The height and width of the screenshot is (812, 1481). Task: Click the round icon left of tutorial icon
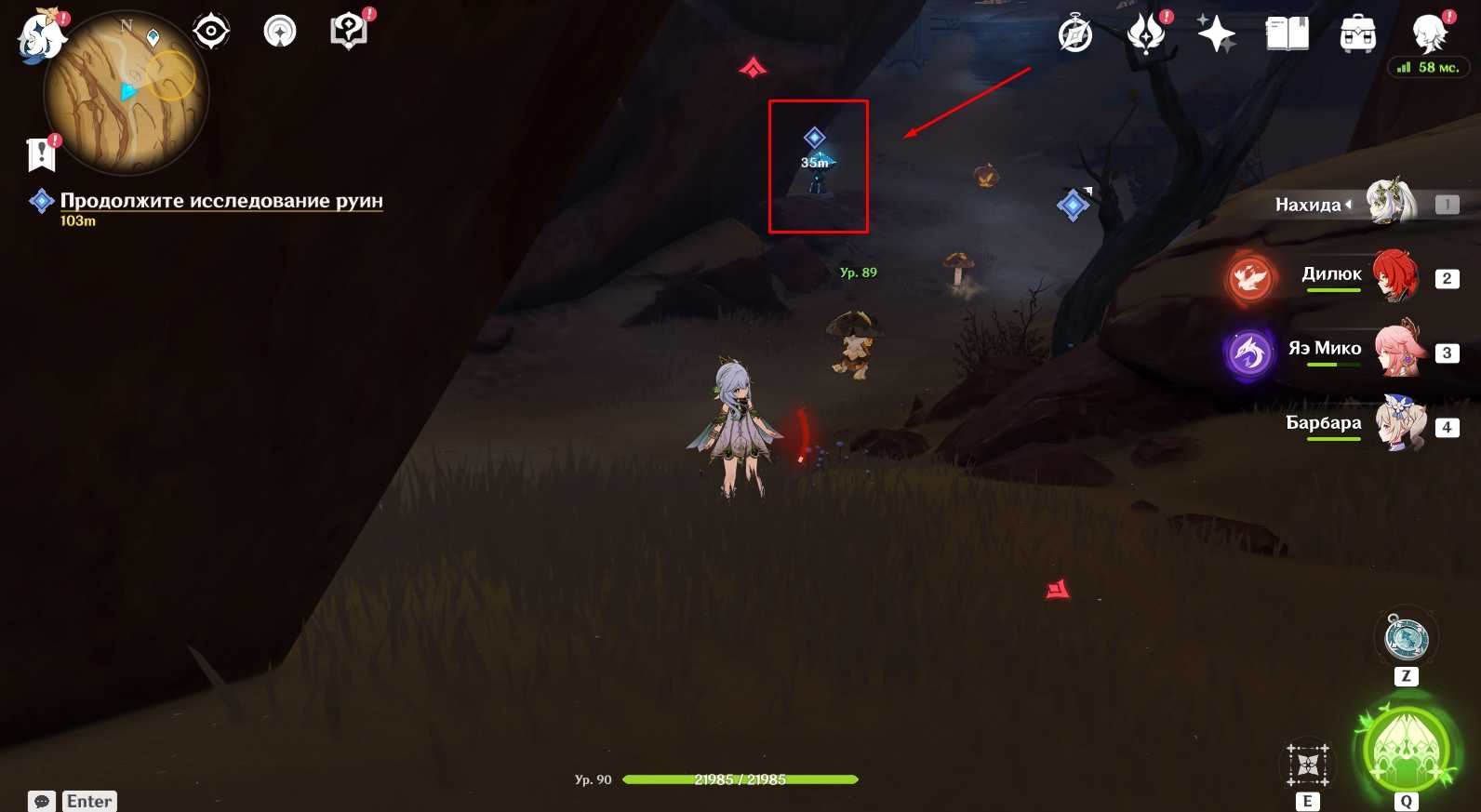280,32
